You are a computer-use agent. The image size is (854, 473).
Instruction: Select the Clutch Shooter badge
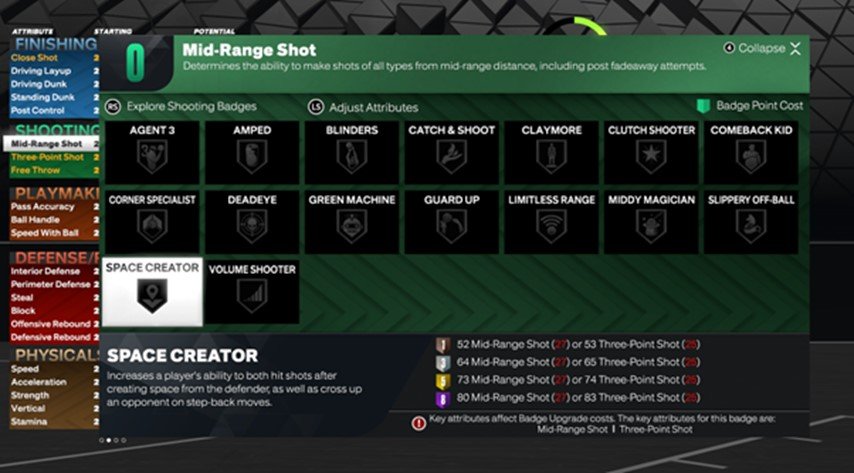651,153
